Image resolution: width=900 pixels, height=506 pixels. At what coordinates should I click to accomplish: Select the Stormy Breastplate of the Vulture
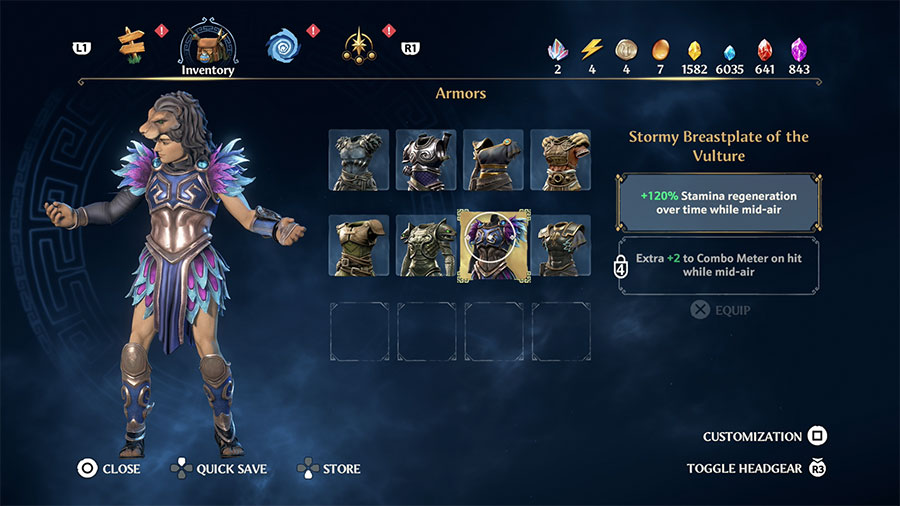(x=493, y=245)
